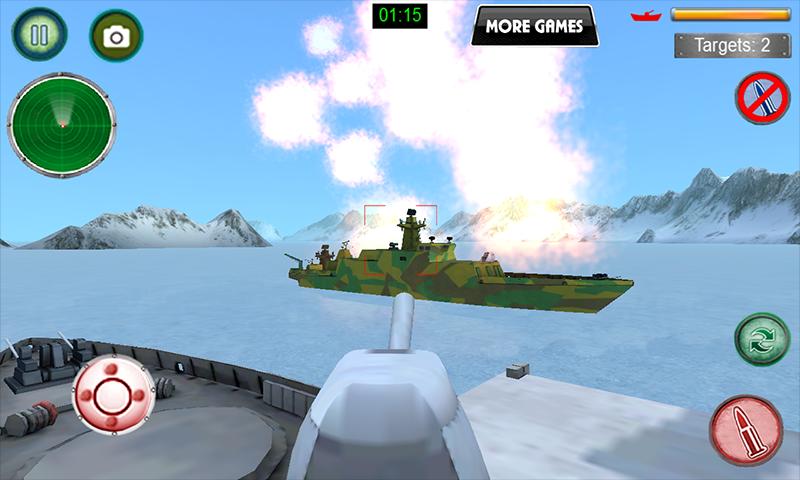Toggle the crossed-out missile button
The height and width of the screenshot is (480, 800).
tap(762, 98)
